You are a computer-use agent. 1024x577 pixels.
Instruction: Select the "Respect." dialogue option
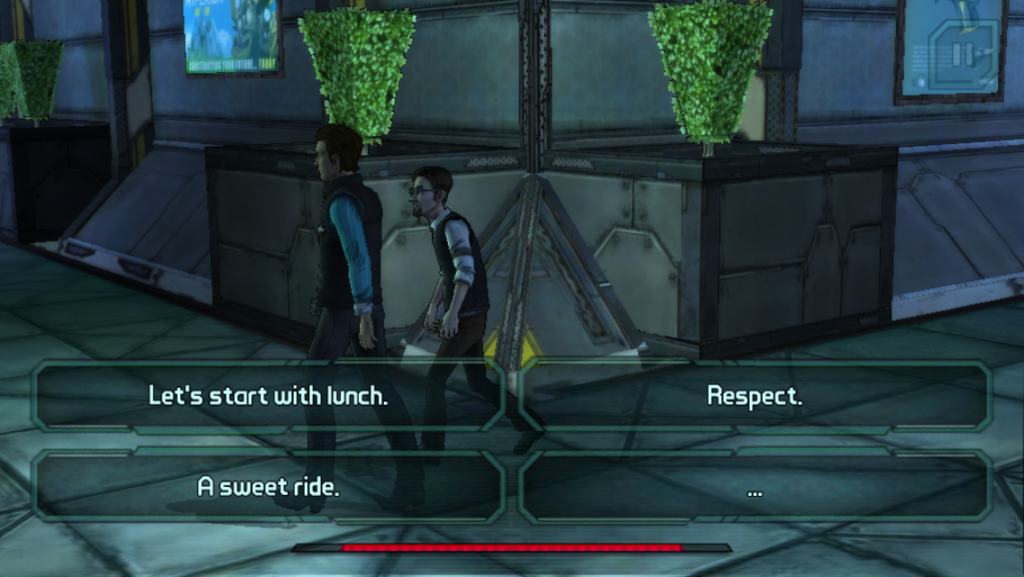coord(754,396)
